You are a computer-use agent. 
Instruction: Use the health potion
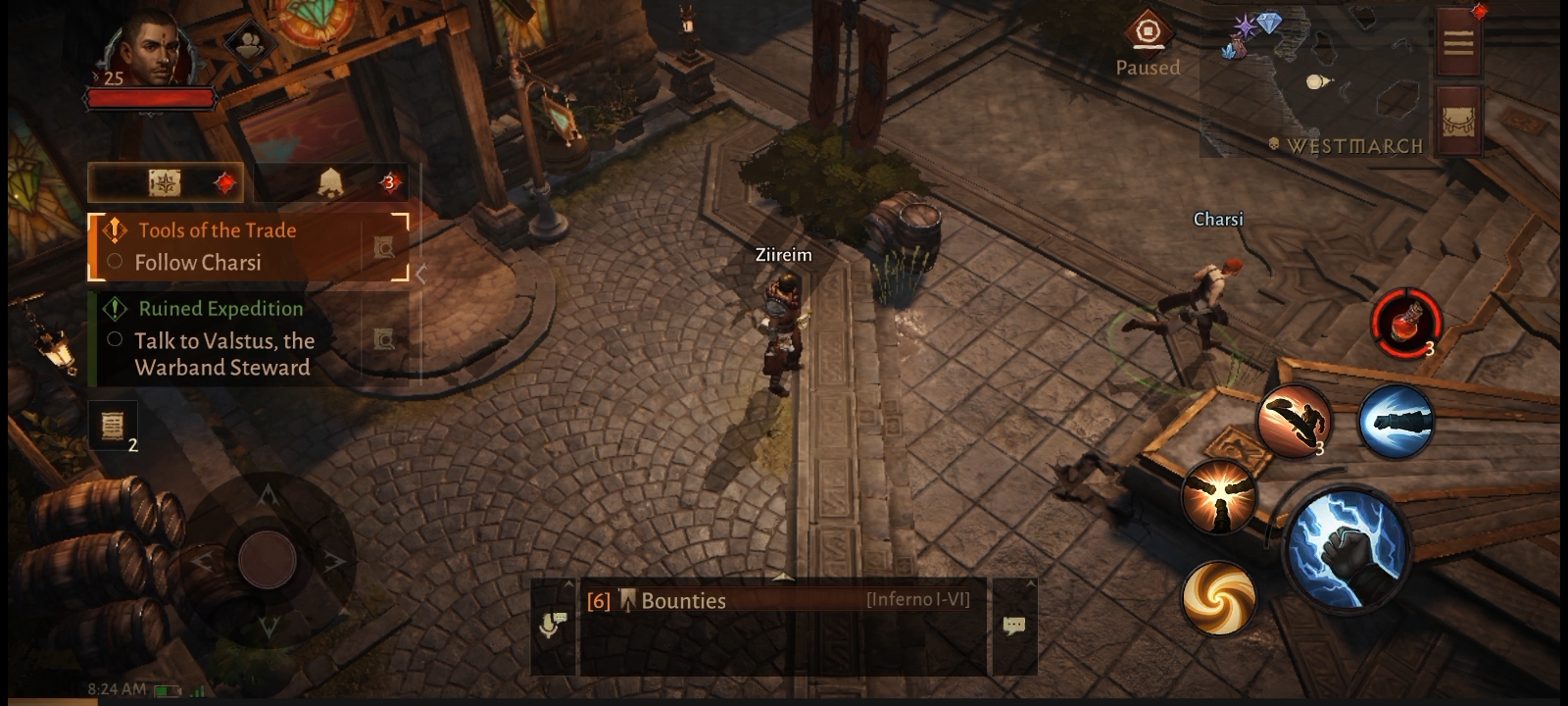[x=1405, y=322]
